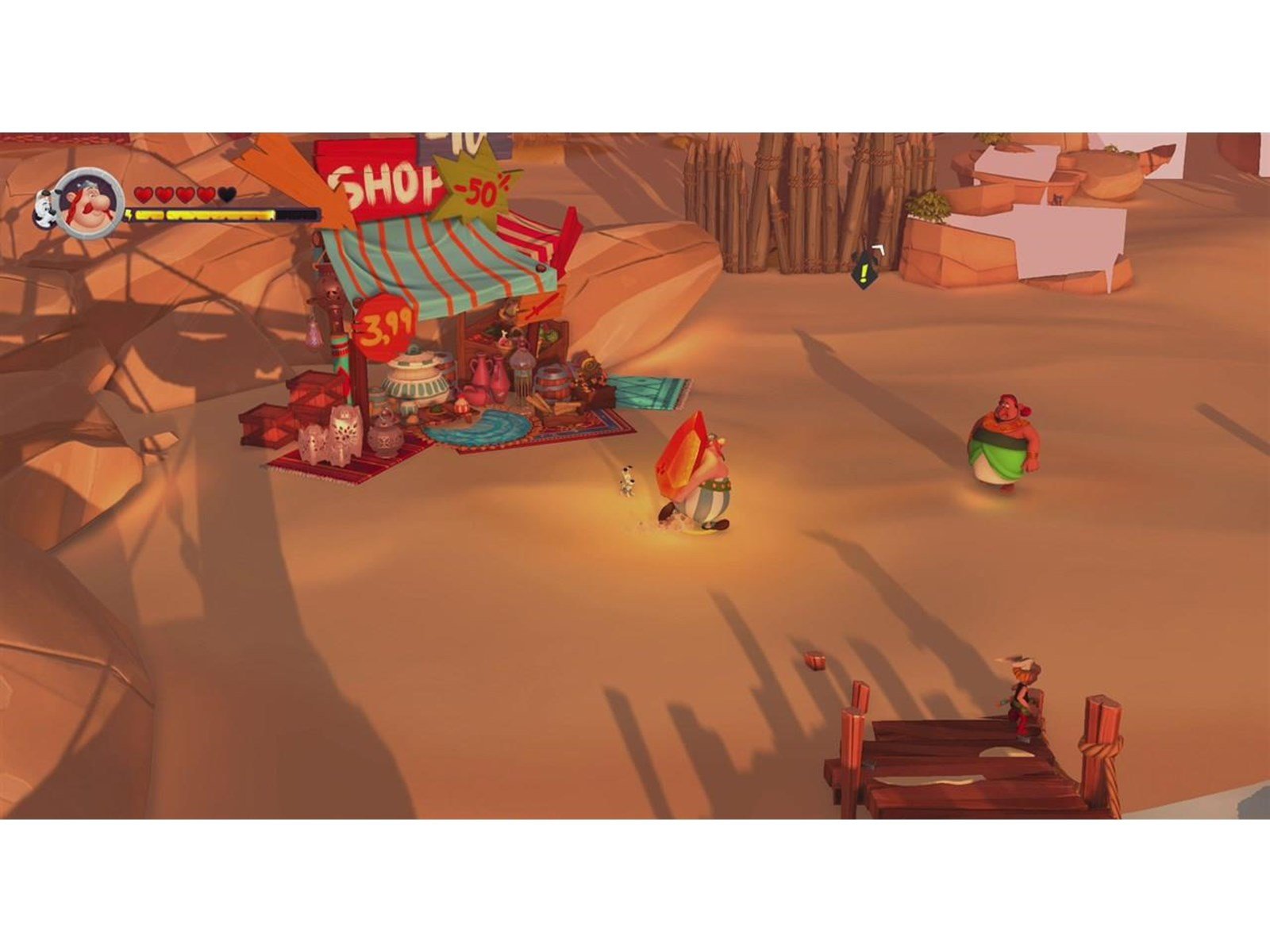Click the fourth red heart in the HUD

[x=206, y=194]
